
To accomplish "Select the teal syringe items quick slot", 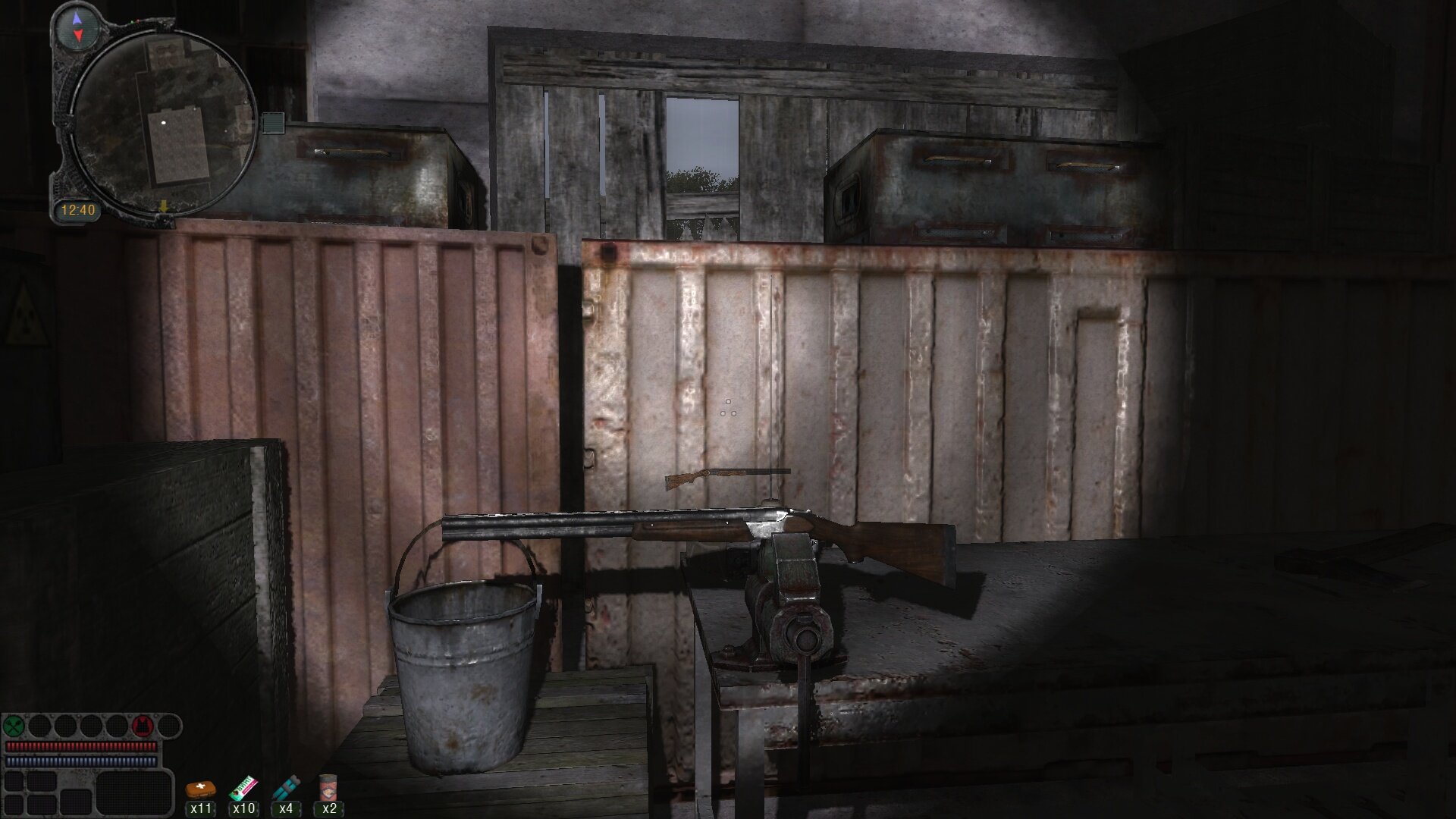I will [286, 789].
